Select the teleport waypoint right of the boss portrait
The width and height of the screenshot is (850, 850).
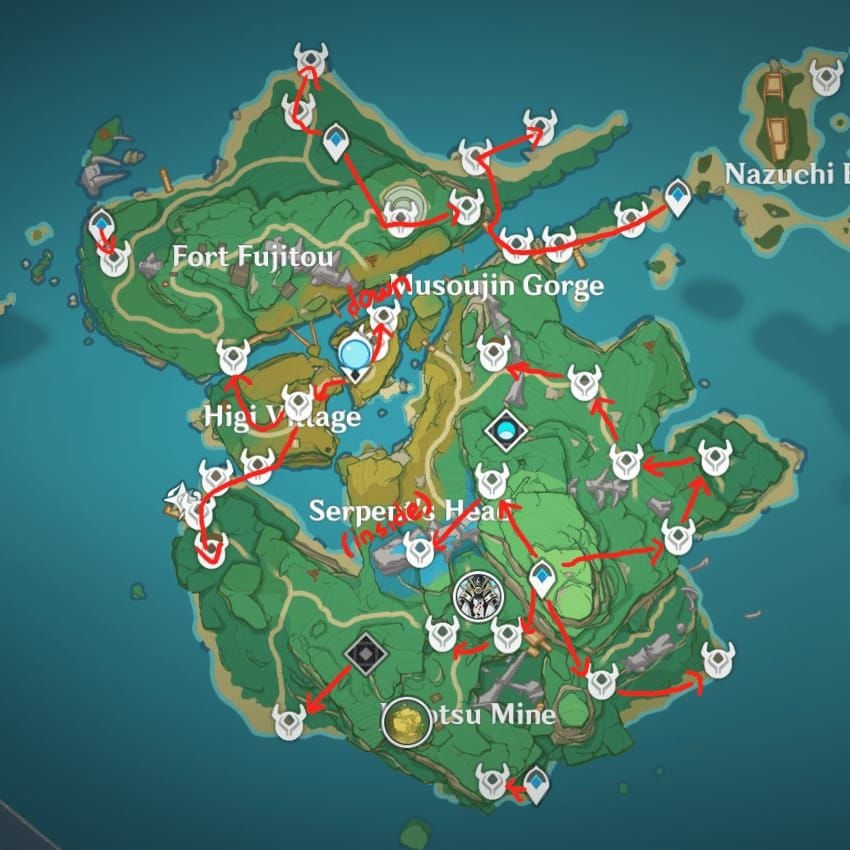541,577
